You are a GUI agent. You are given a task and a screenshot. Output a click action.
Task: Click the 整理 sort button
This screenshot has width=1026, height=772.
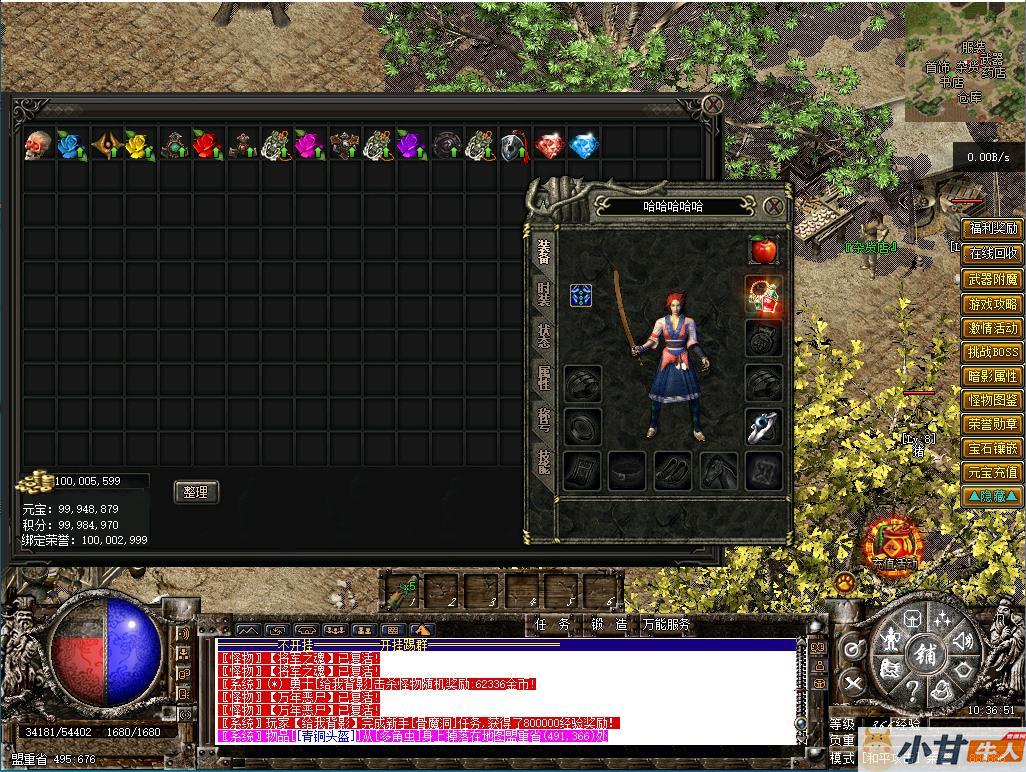[196, 492]
